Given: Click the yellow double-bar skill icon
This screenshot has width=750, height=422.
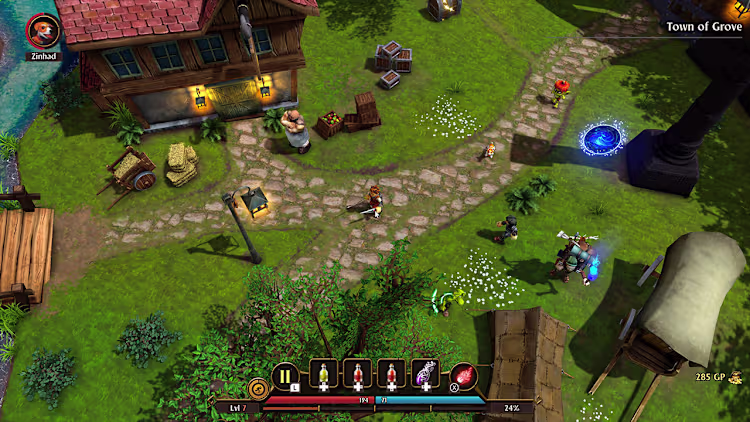Looking at the screenshot, I should 285,376.
